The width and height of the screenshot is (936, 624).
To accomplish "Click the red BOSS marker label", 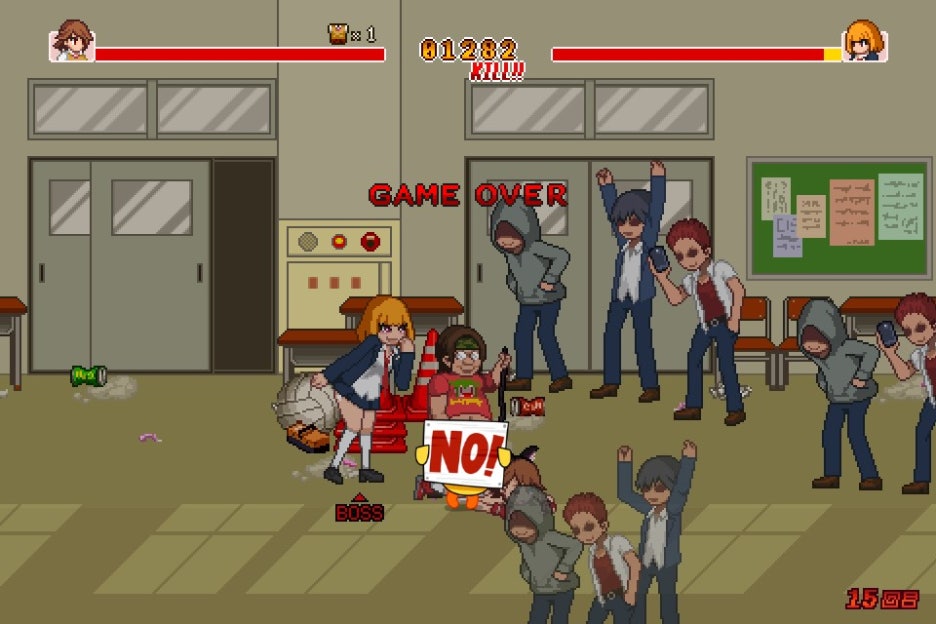I will point(359,512).
